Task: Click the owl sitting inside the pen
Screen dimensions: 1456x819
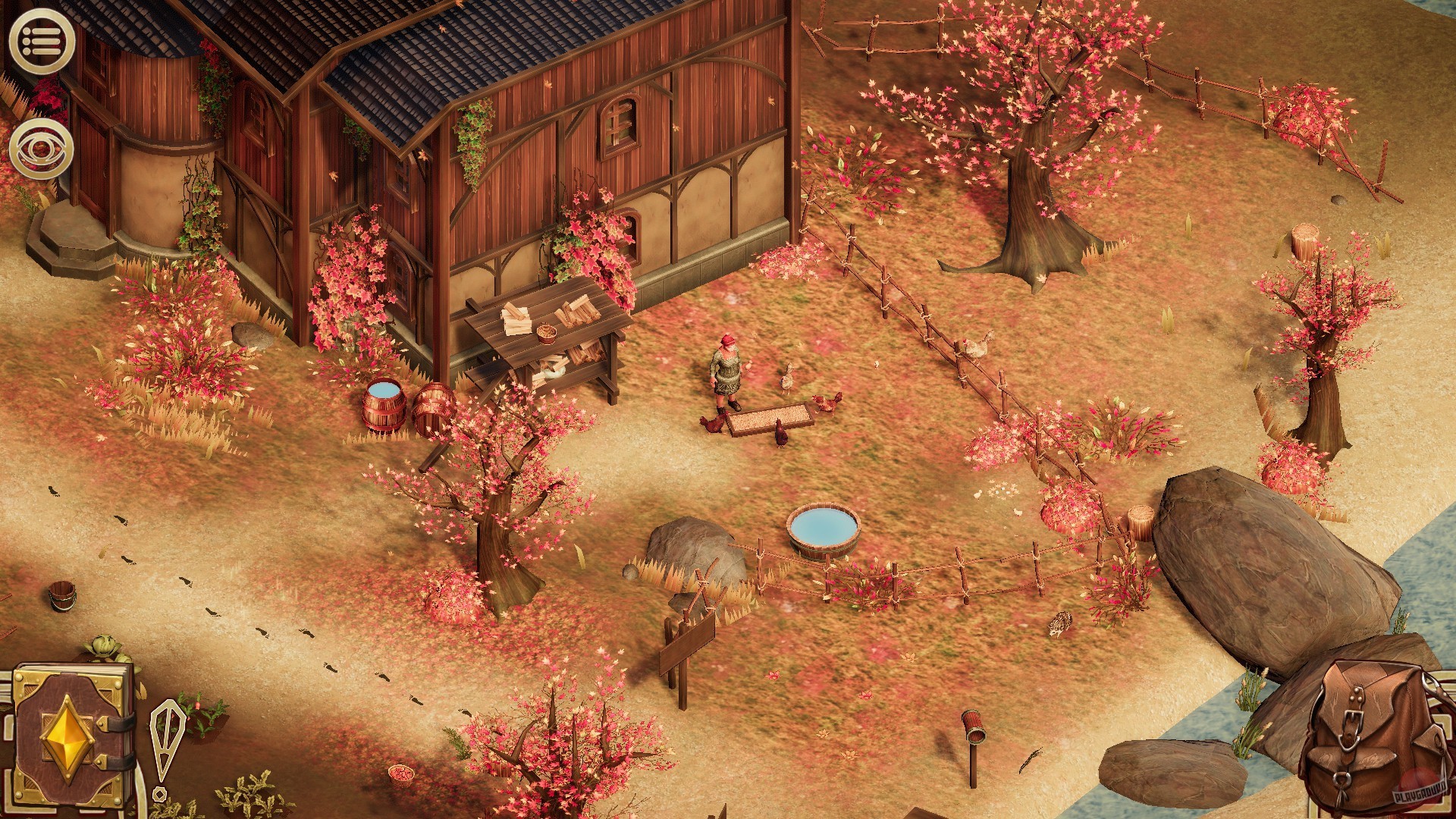Action: point(1061,625)
